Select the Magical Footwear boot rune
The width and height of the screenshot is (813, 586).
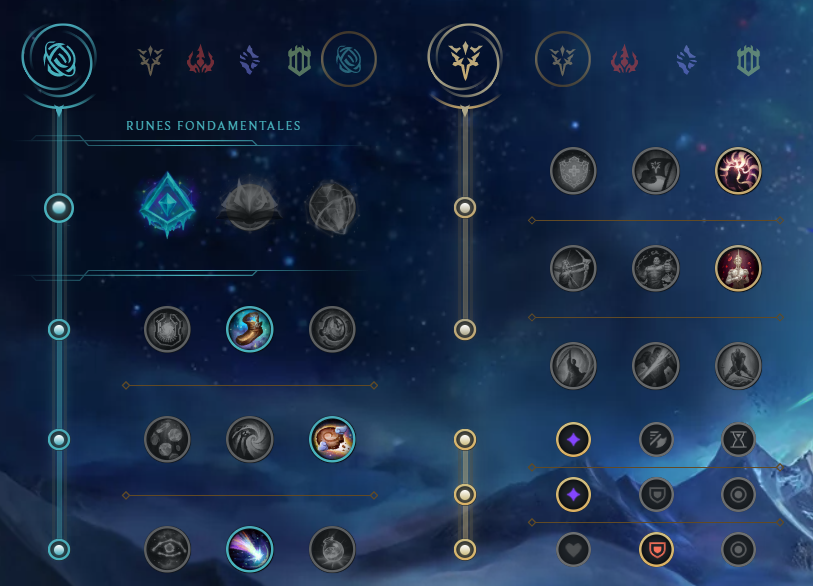tap(249, 329)
